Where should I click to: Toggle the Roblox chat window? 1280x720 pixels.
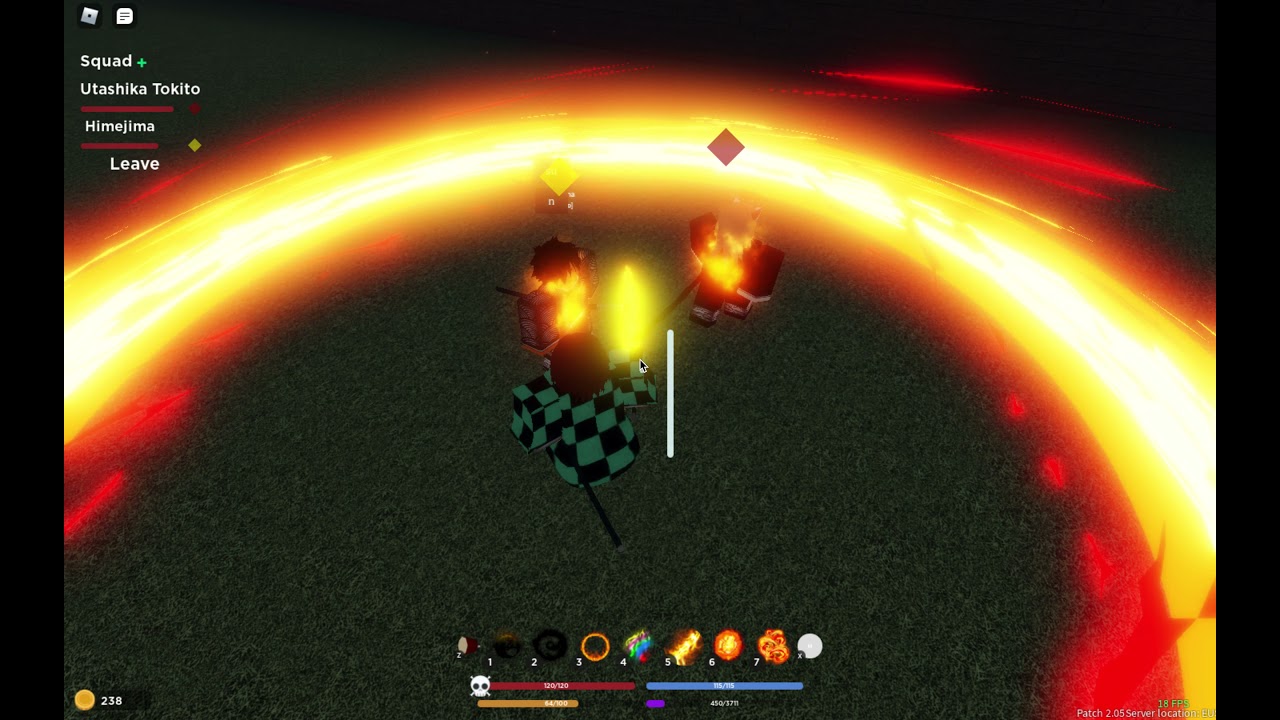click(125, 16)
